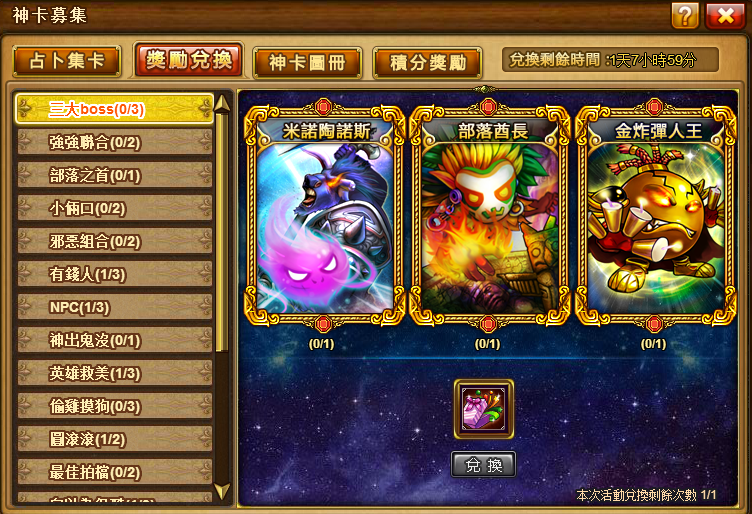Open the question mark help button
This screenshot has height=514, width=752.
click(x=685, y=15)
